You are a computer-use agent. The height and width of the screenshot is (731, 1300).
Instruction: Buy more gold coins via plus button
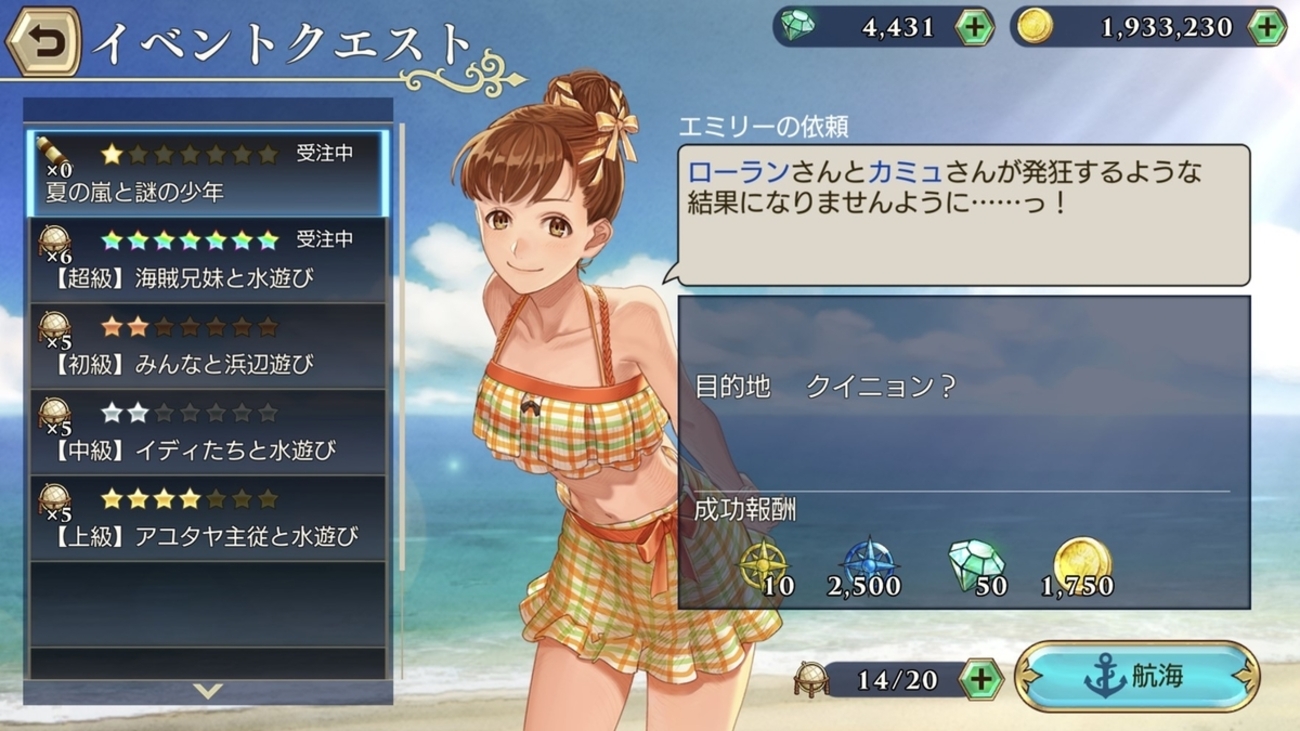point(1267,27)
